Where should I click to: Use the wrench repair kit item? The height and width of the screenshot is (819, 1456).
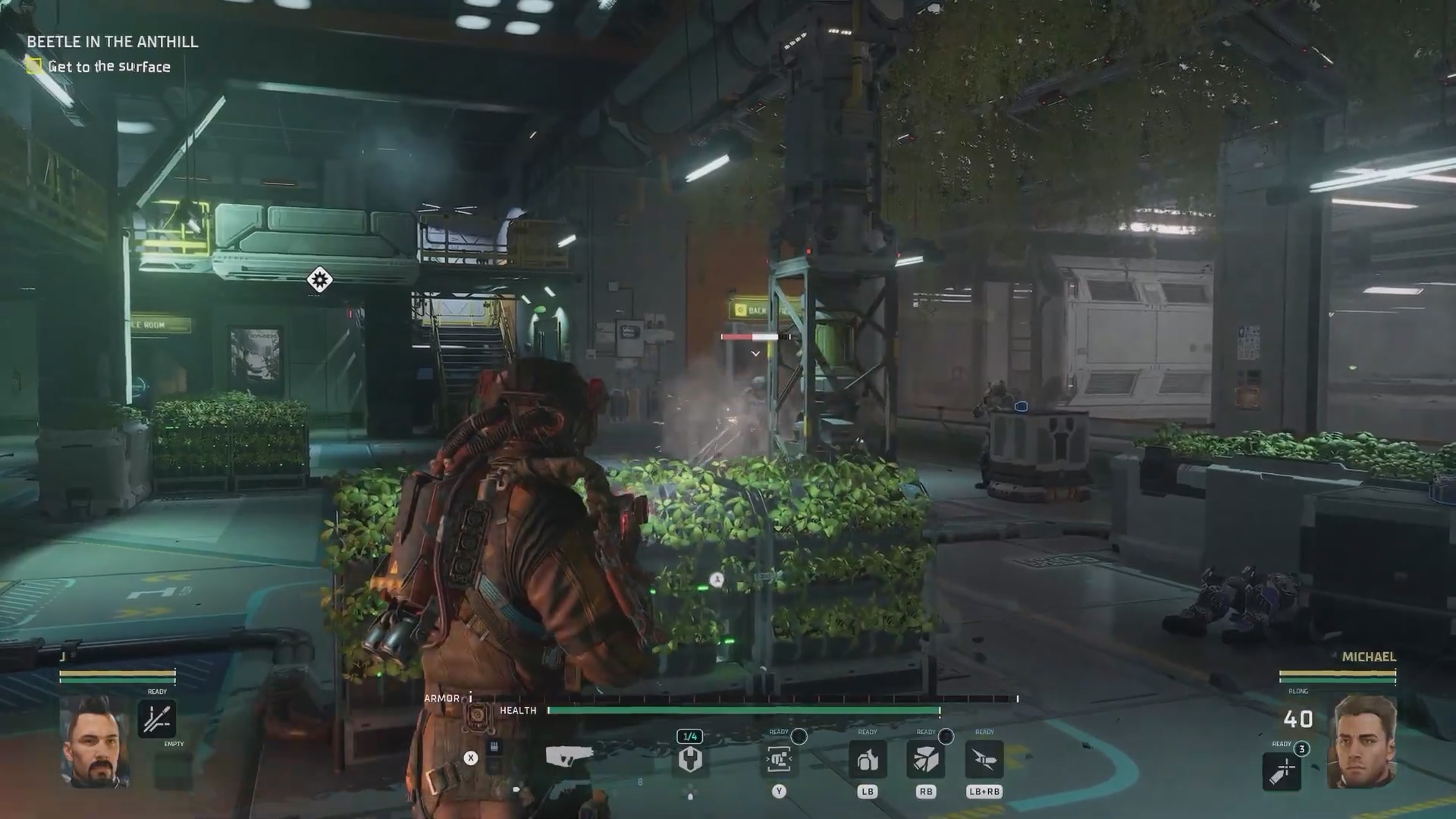(x=690, y=759)
